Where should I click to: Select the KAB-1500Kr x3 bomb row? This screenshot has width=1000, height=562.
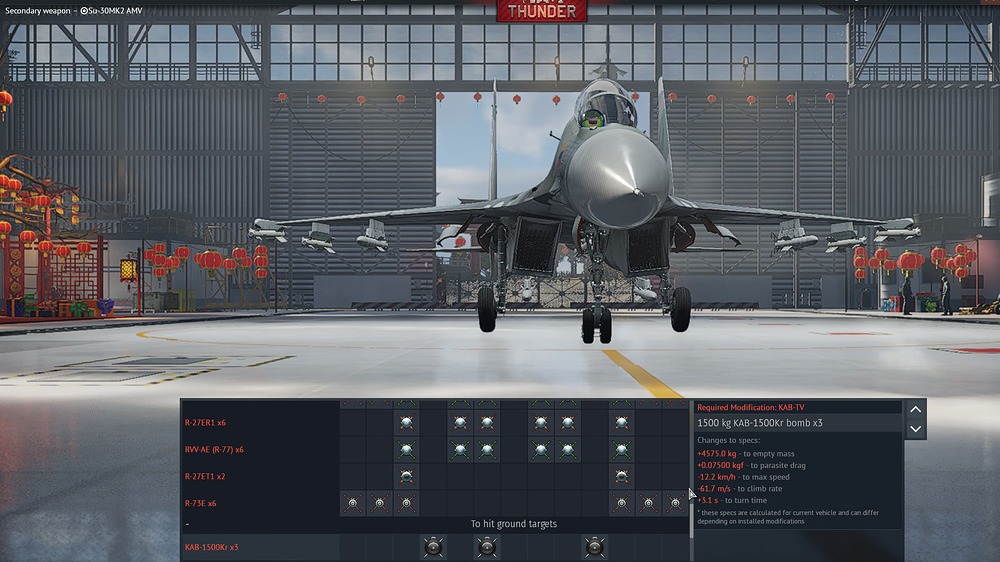pyautogui.click(x=211, y=547)
